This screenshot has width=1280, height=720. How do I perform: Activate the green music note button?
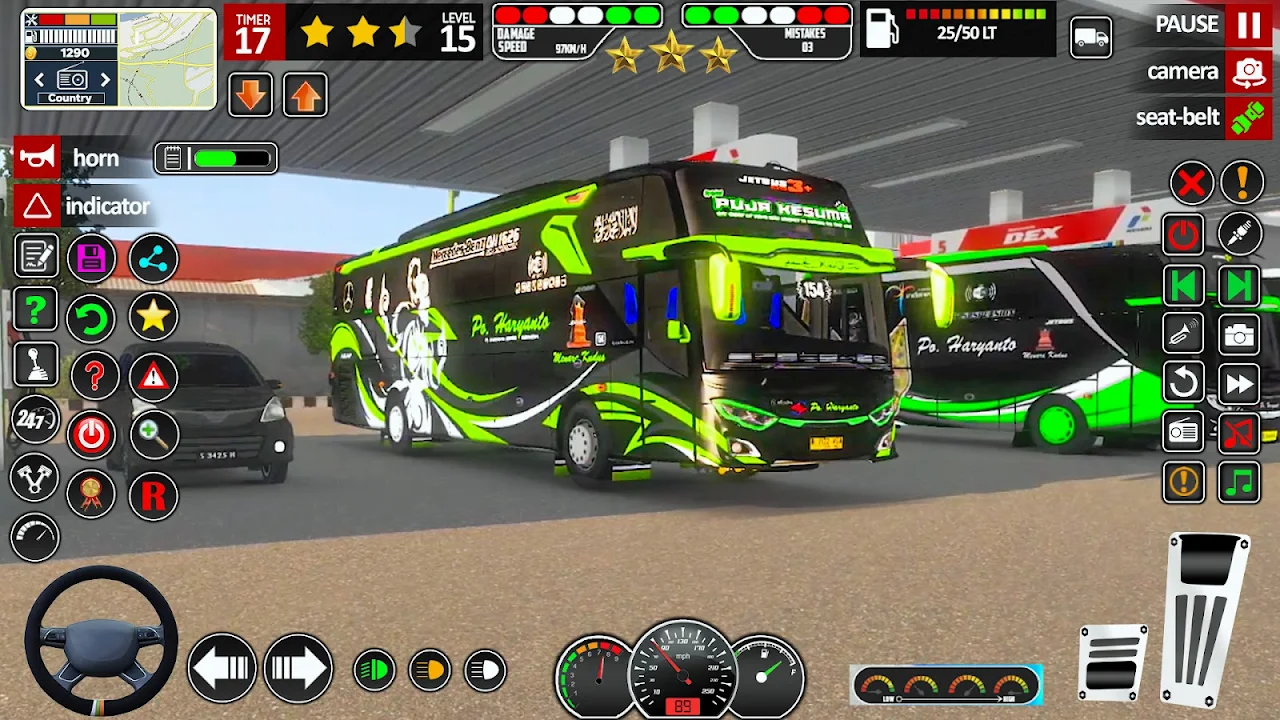[x=1239, y=483]
